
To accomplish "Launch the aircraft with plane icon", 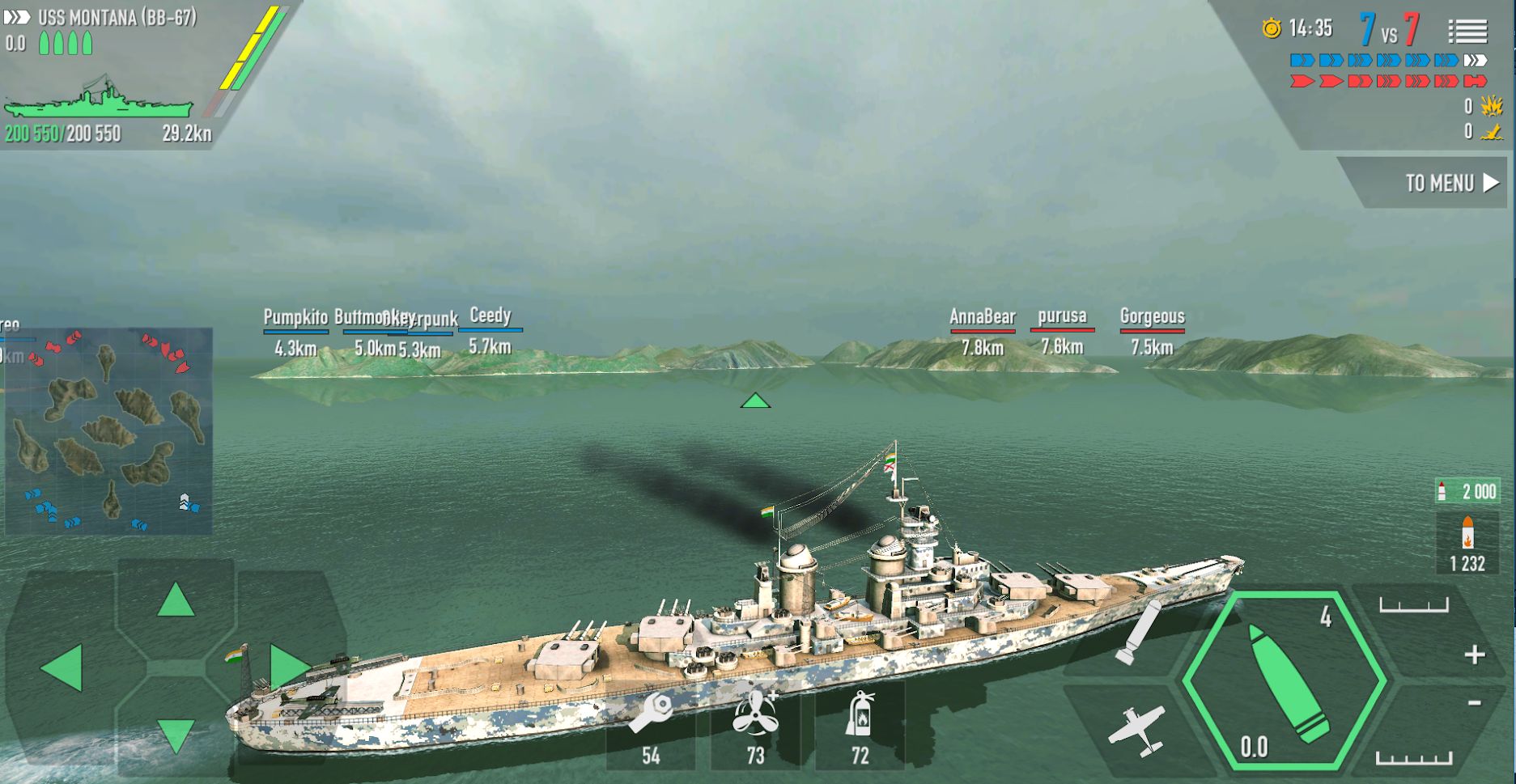I will [1137, 730].
